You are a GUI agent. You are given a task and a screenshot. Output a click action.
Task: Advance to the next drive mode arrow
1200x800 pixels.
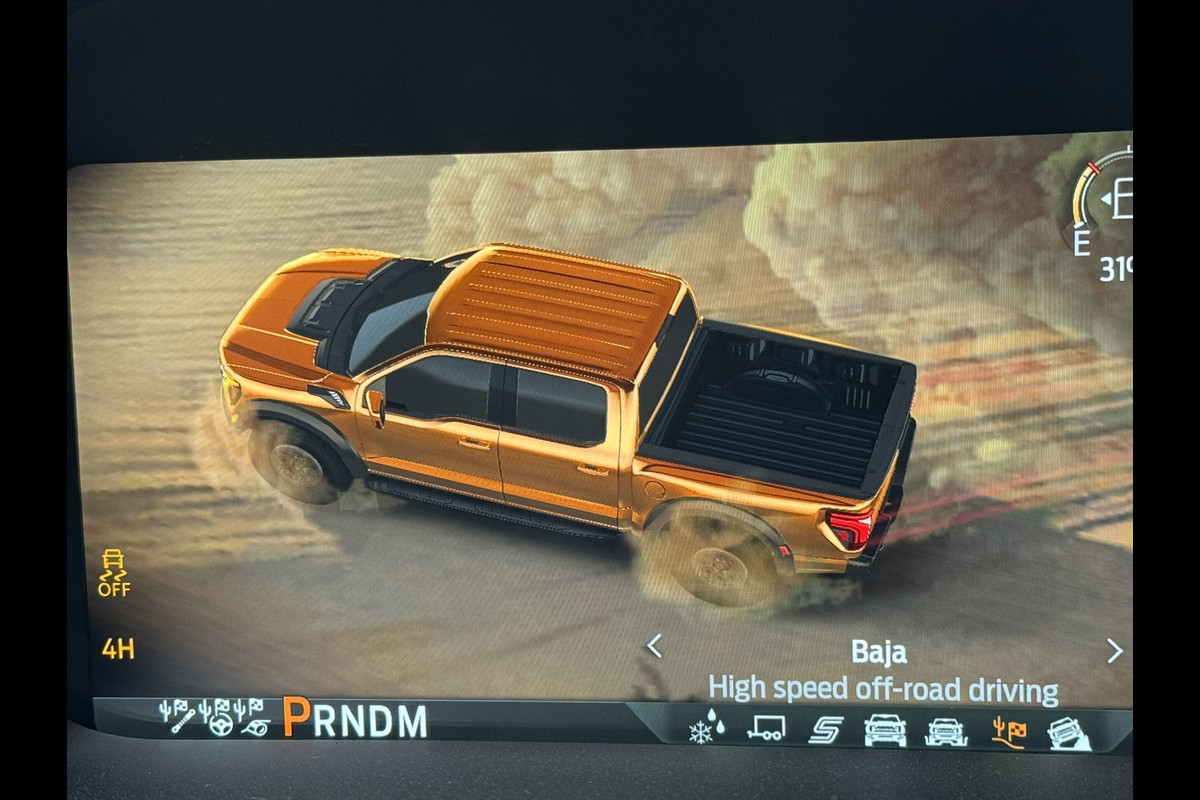[x=1114, y=651]
